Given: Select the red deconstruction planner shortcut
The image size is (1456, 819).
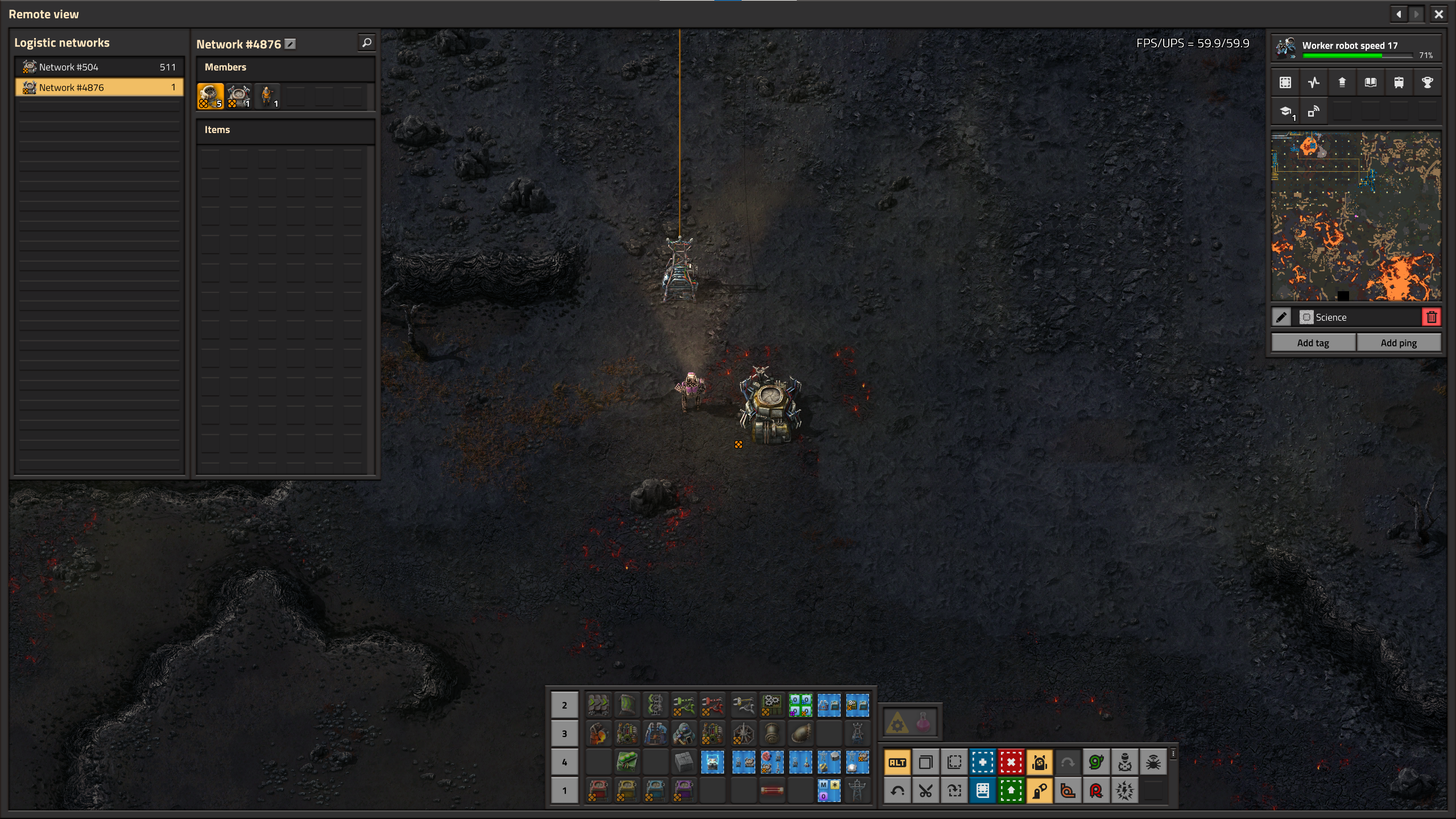Looking at the screenshot, I should point(1011,762).
